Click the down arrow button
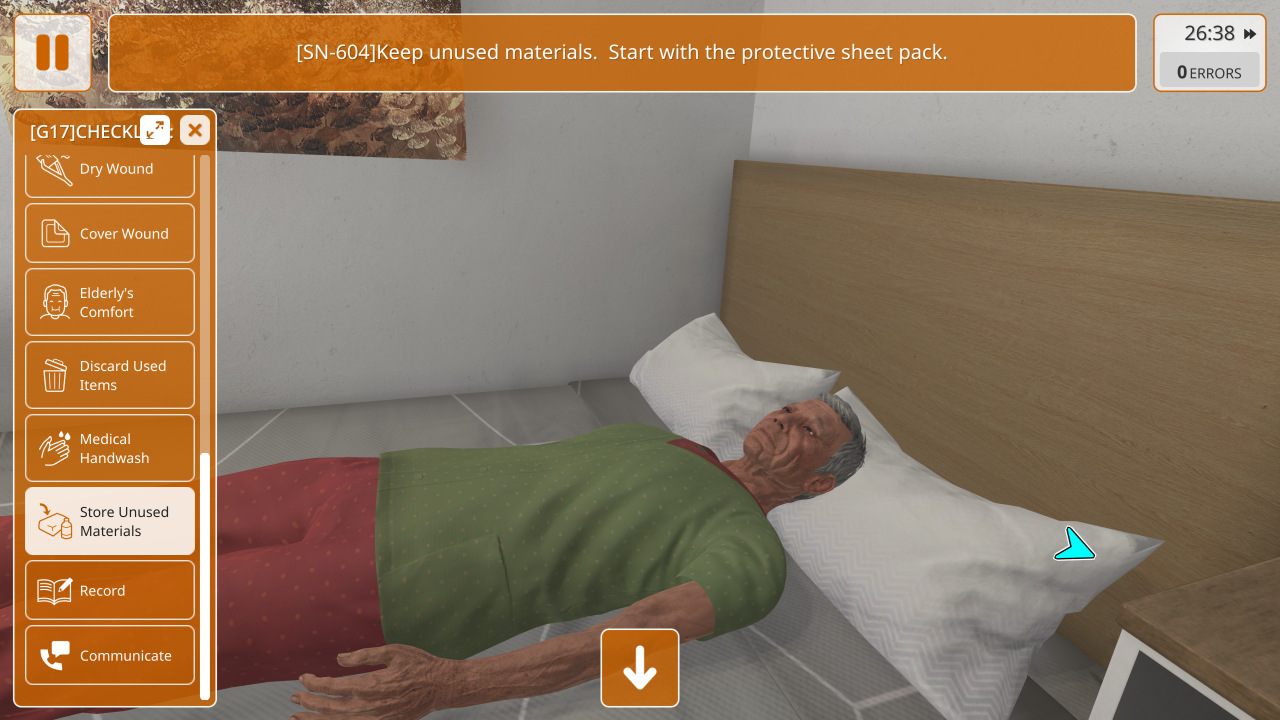The height and width of the screenshot is (720, 1280). pyautogui.click(x=640, y=668)
